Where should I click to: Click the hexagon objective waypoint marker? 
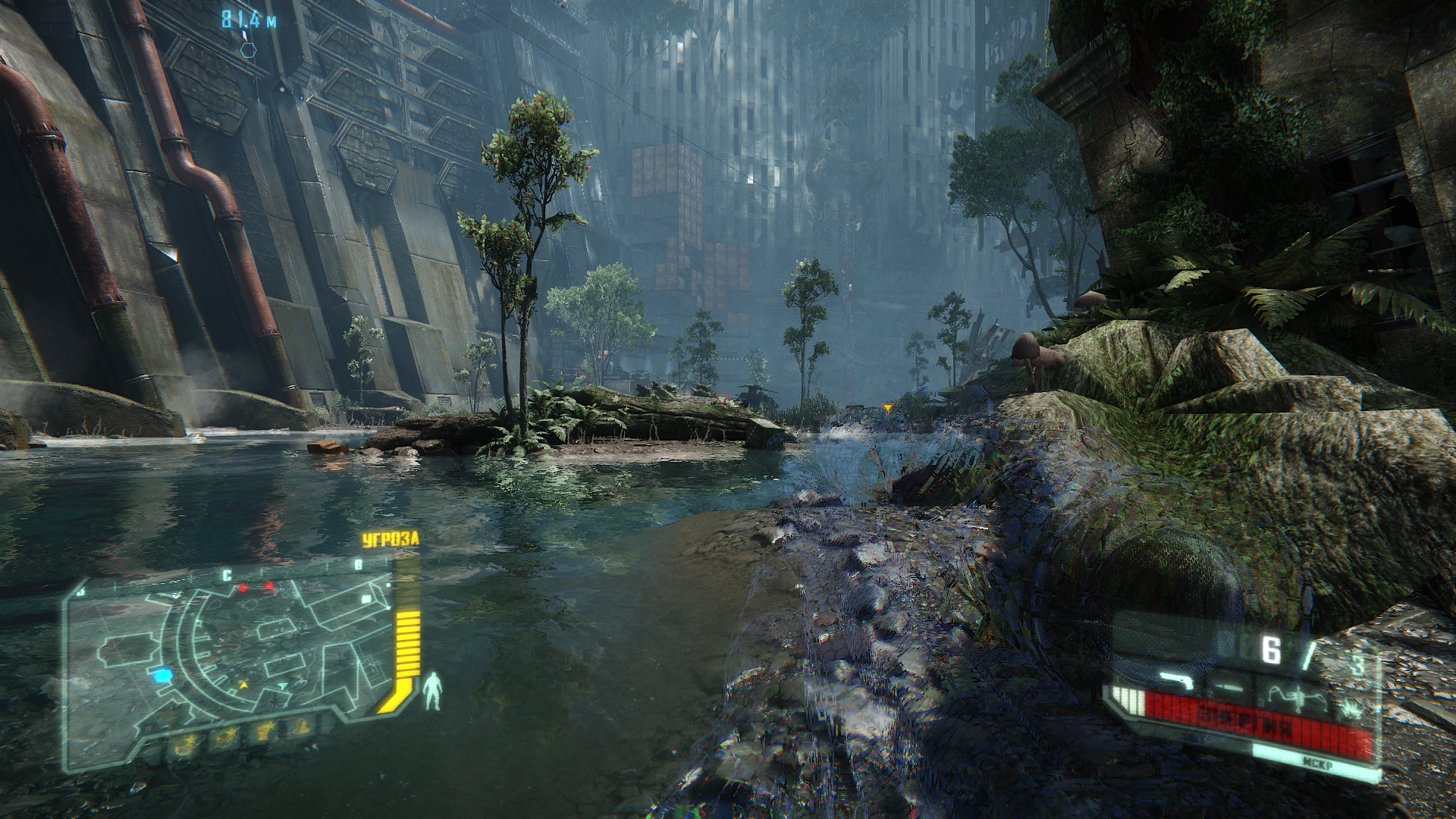[x=248, y=49]
